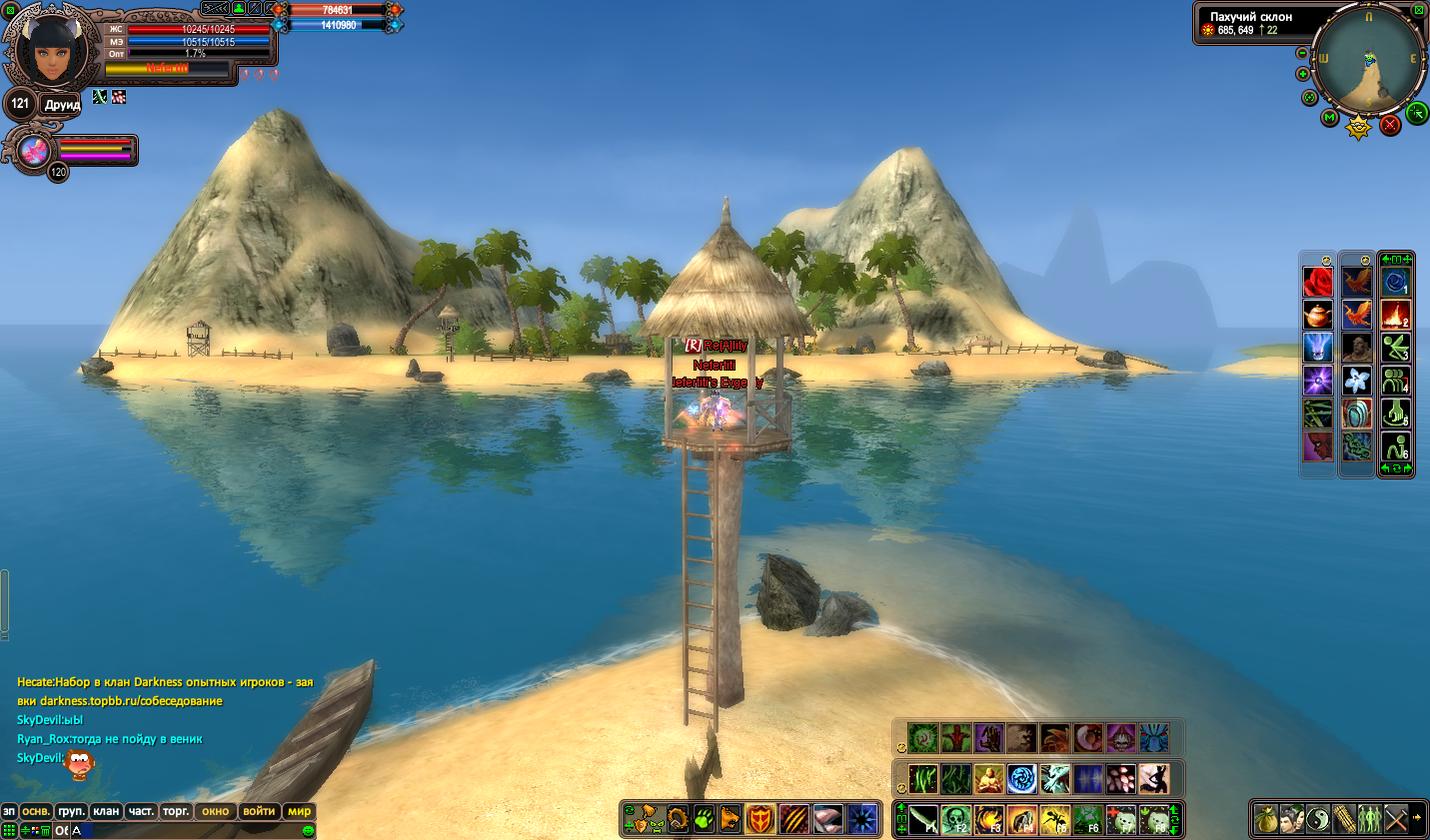Activate the flame skill in slot 2
This screenshot has height=840, width=1430.
(1395, 315)
